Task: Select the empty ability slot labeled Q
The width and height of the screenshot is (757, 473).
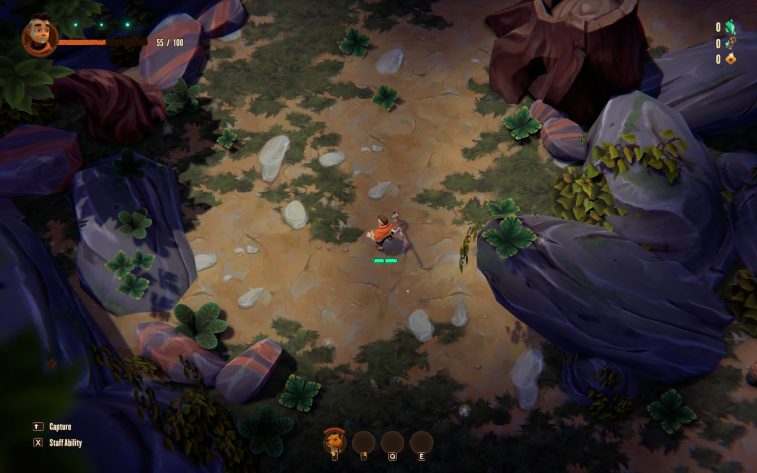Action: (x=393, y=442)
